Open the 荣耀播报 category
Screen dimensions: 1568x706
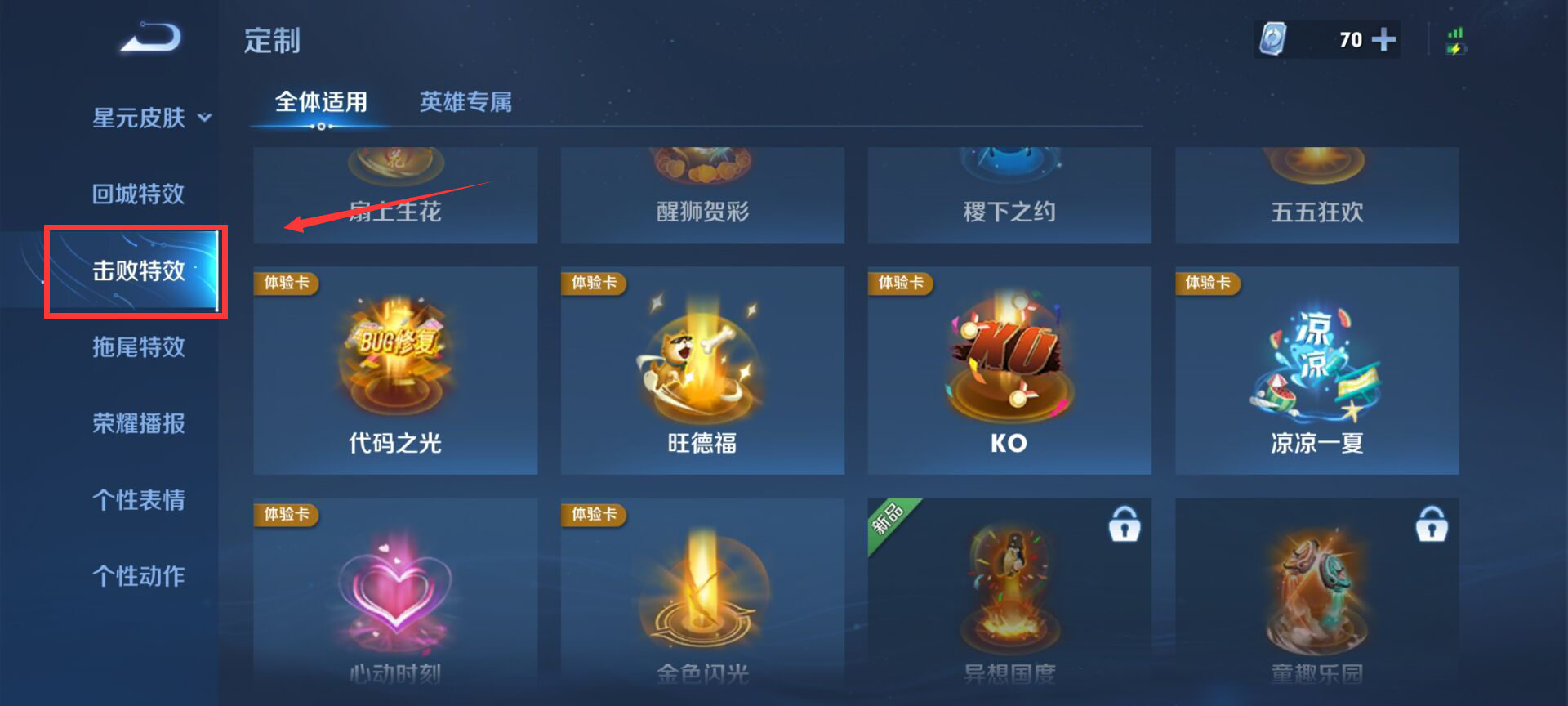138,423
